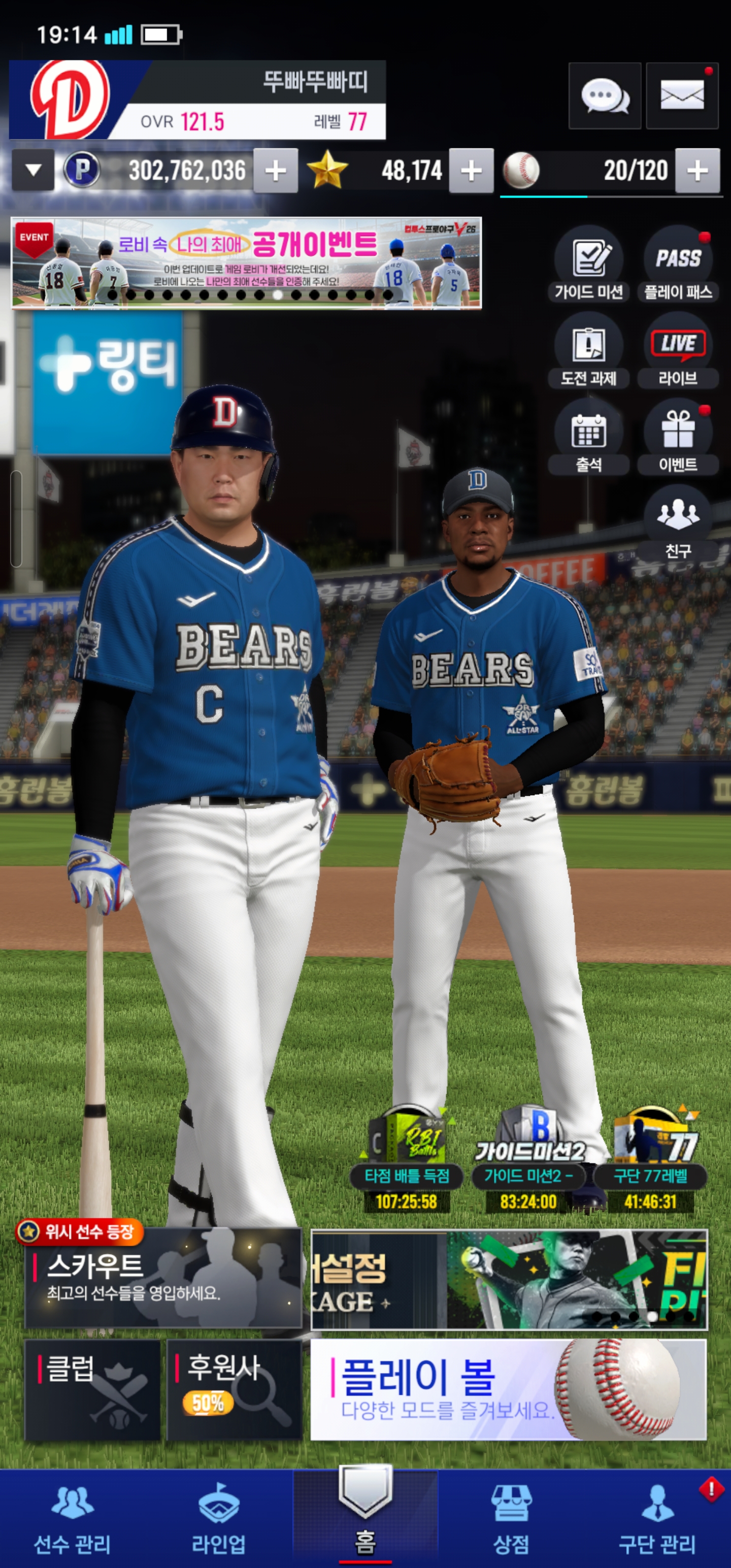This screenshot has height=1568, width=731.
Task: Refill baseballs with the plus button
Action: tap(697, 171)
